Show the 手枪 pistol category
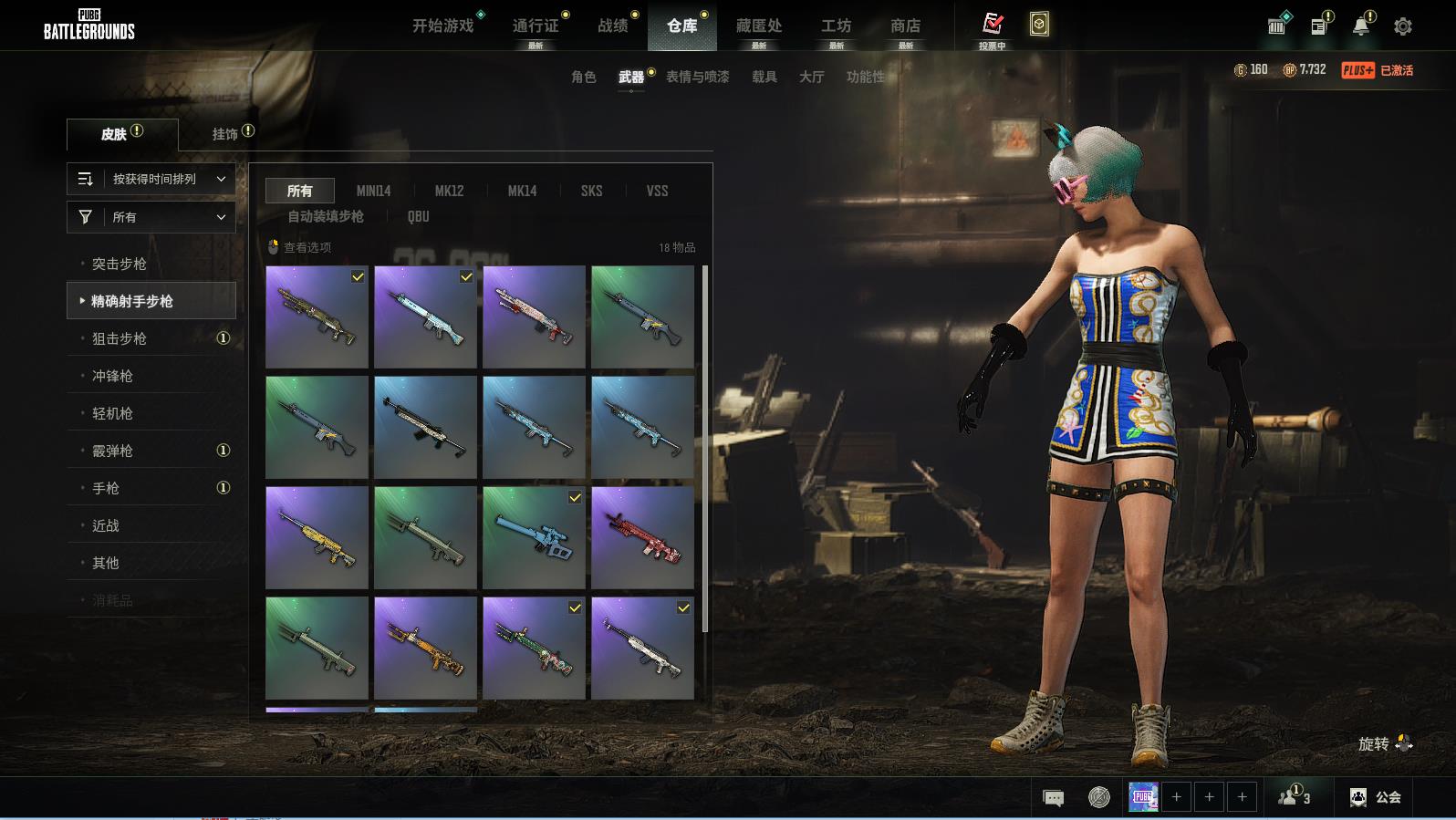This screenshot has height=820, width=1456. [106, 488]
